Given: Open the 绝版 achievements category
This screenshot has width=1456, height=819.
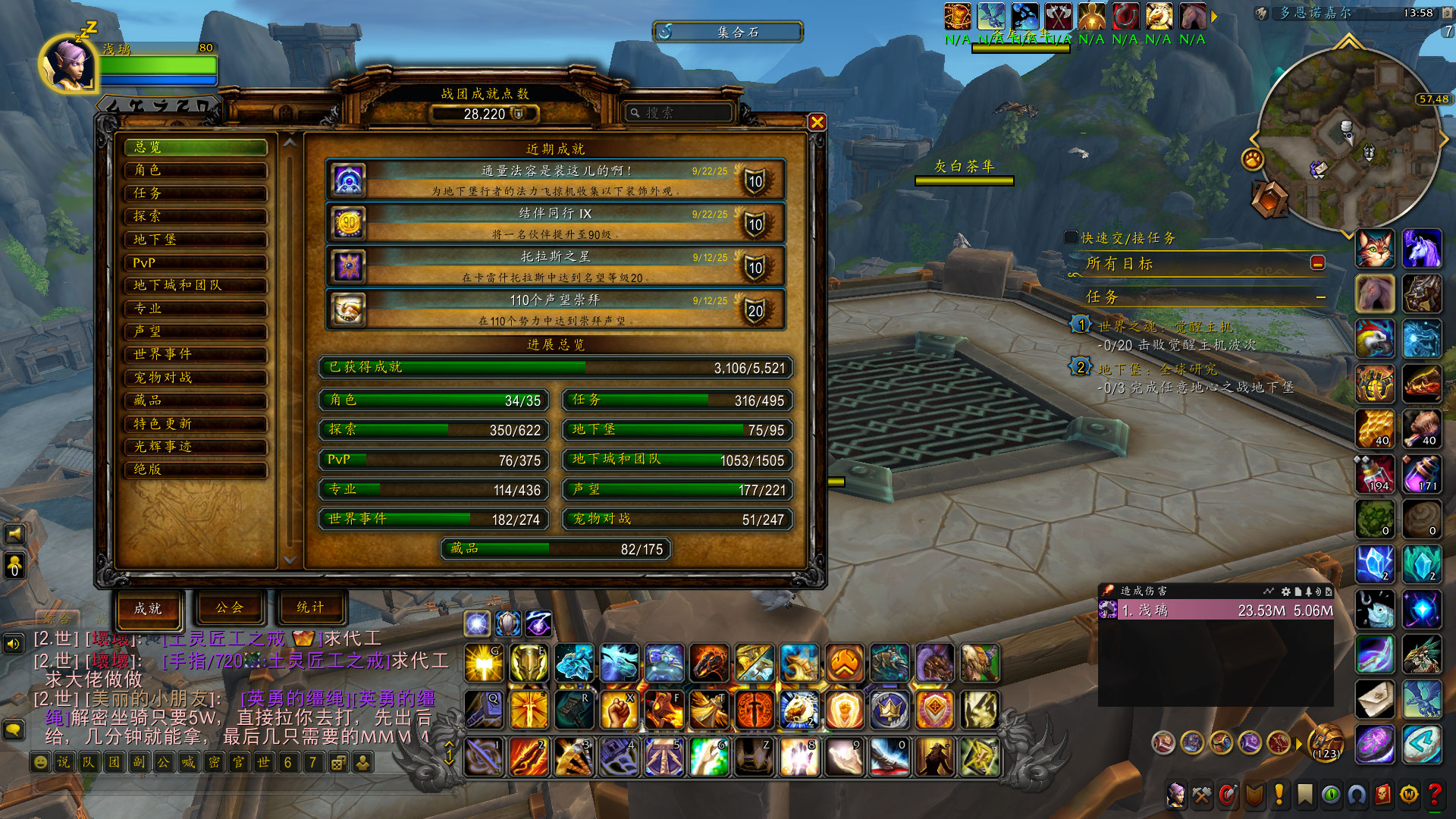Looking at the screenshot, I should pos(196,469).
